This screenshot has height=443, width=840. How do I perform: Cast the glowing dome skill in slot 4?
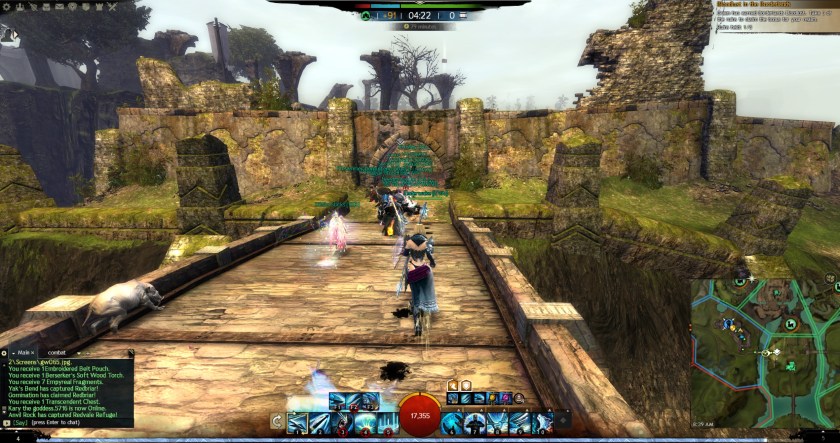[x=366, y=423]
